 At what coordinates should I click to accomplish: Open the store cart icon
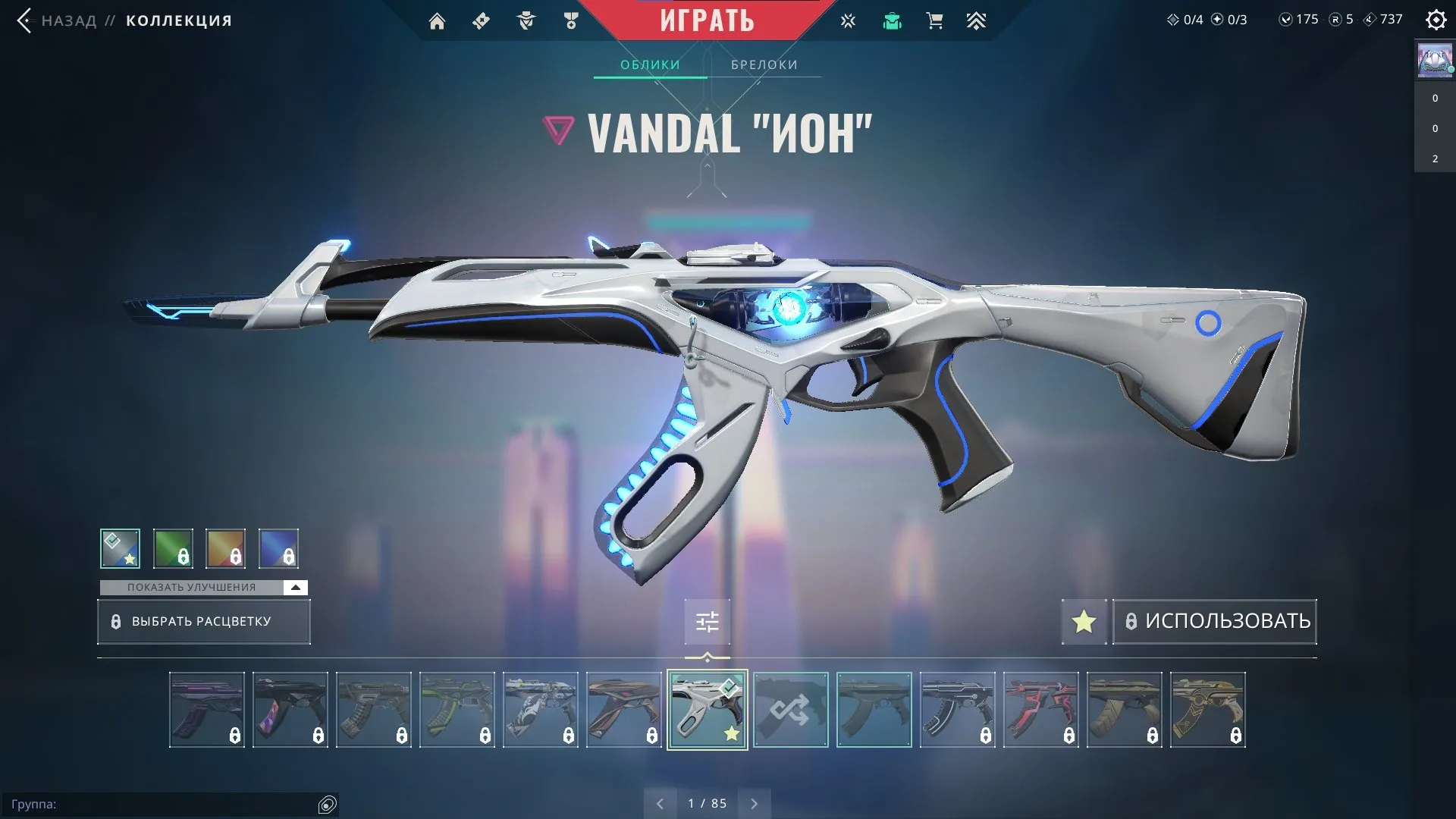(x=934, y=20)
